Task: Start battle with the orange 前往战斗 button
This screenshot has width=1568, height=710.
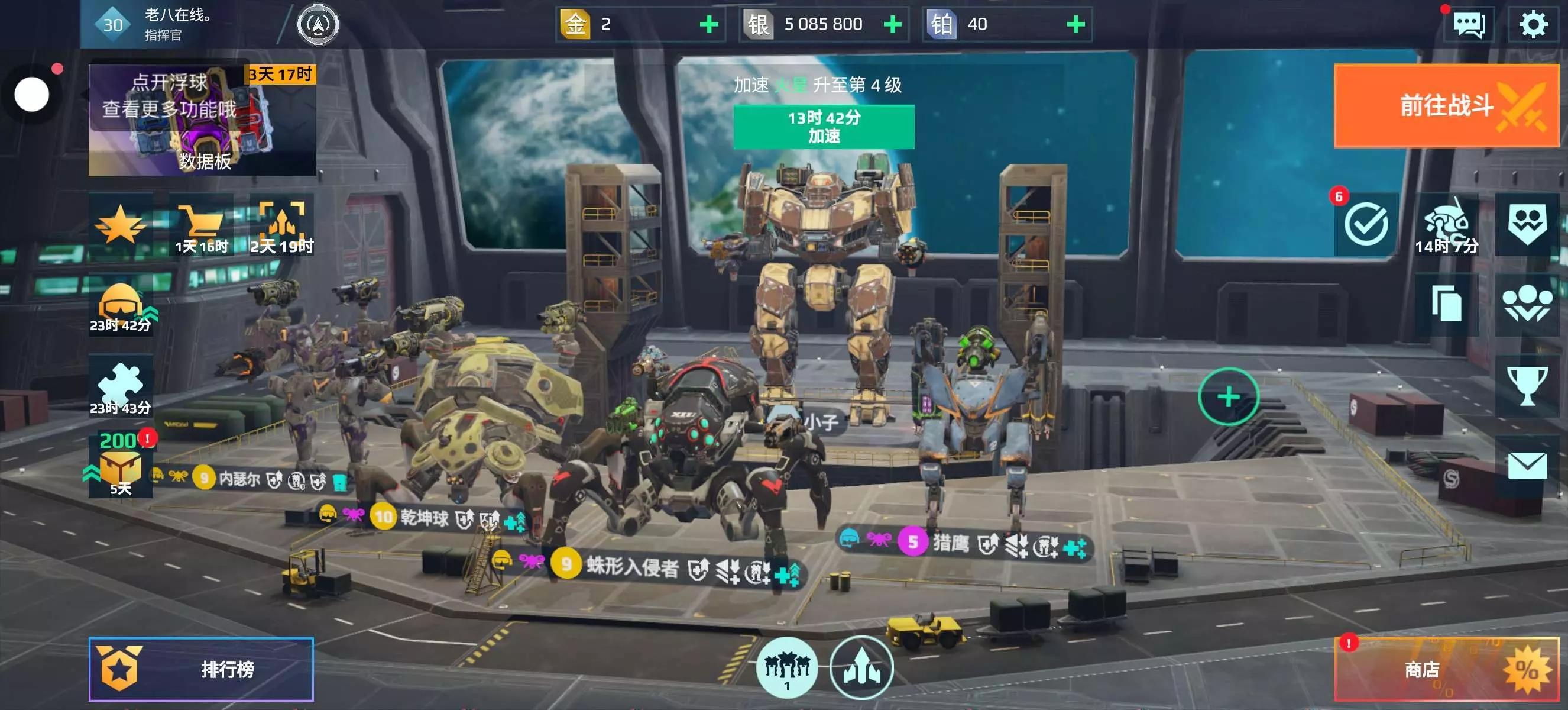Action: [1445, 105]
